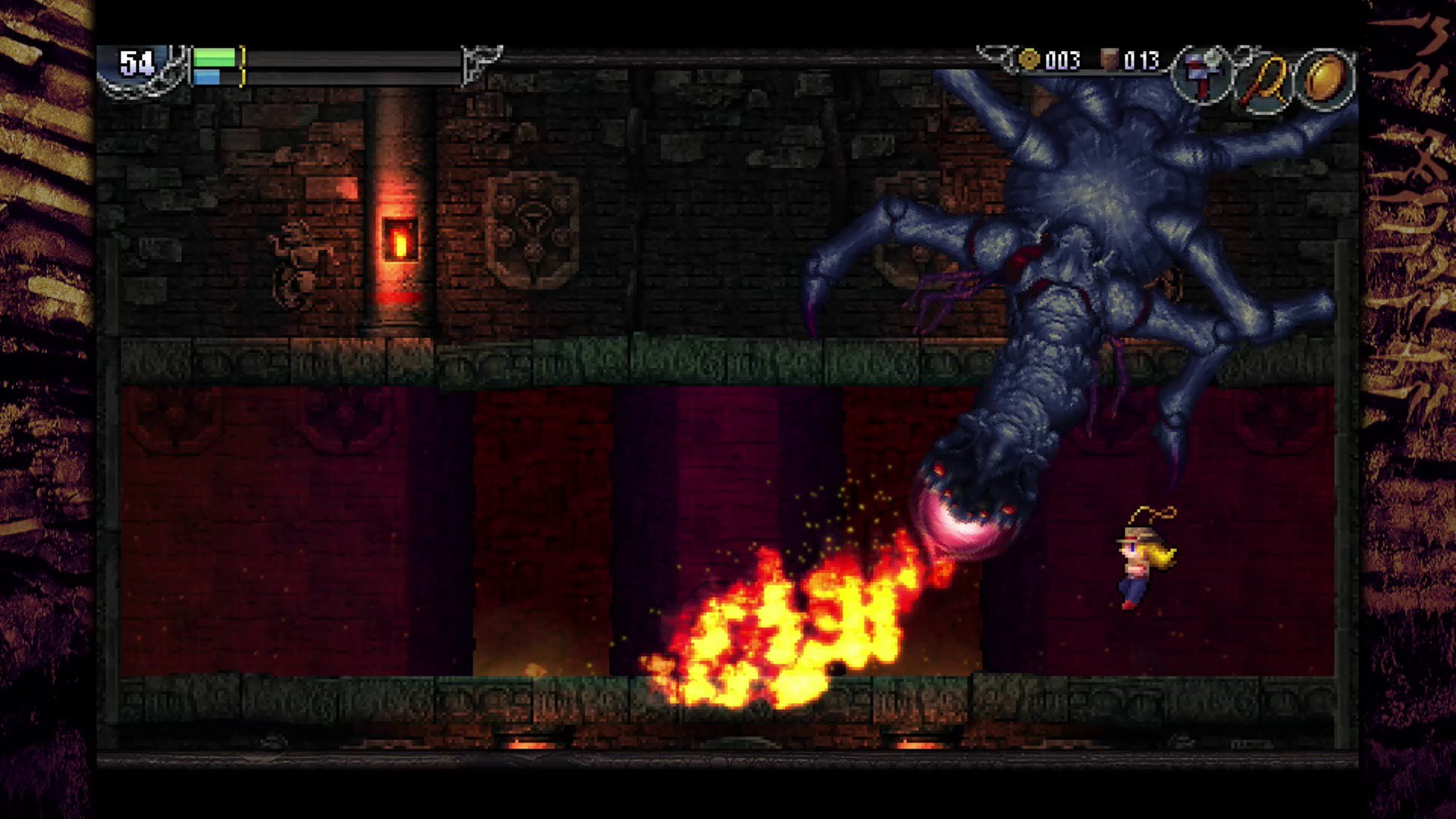Click the weight counter icon beside 013
The height and width of the screenshot is (819, 1456).
1109,61
